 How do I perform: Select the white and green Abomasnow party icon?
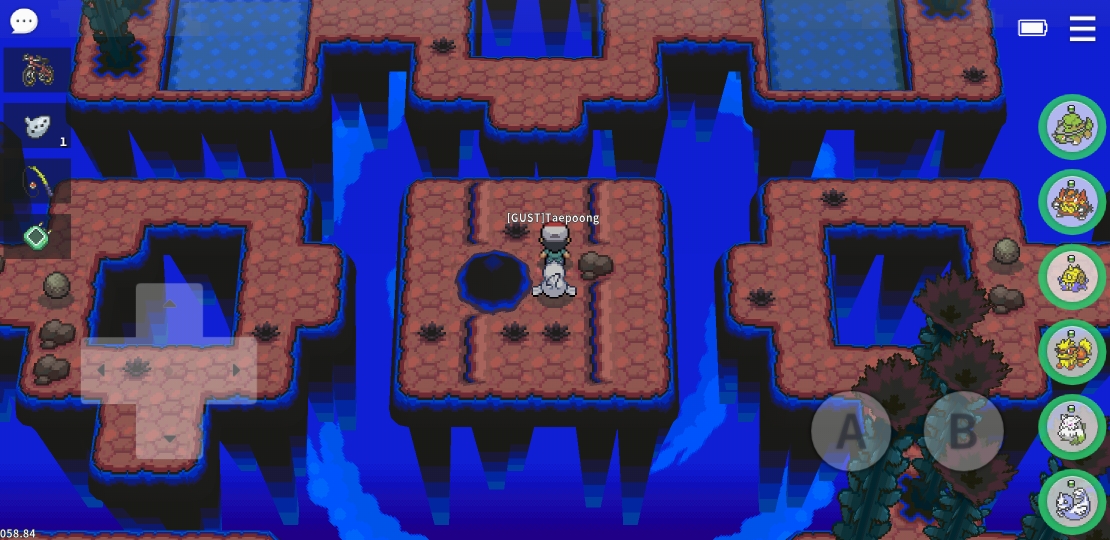(1072, 427)
